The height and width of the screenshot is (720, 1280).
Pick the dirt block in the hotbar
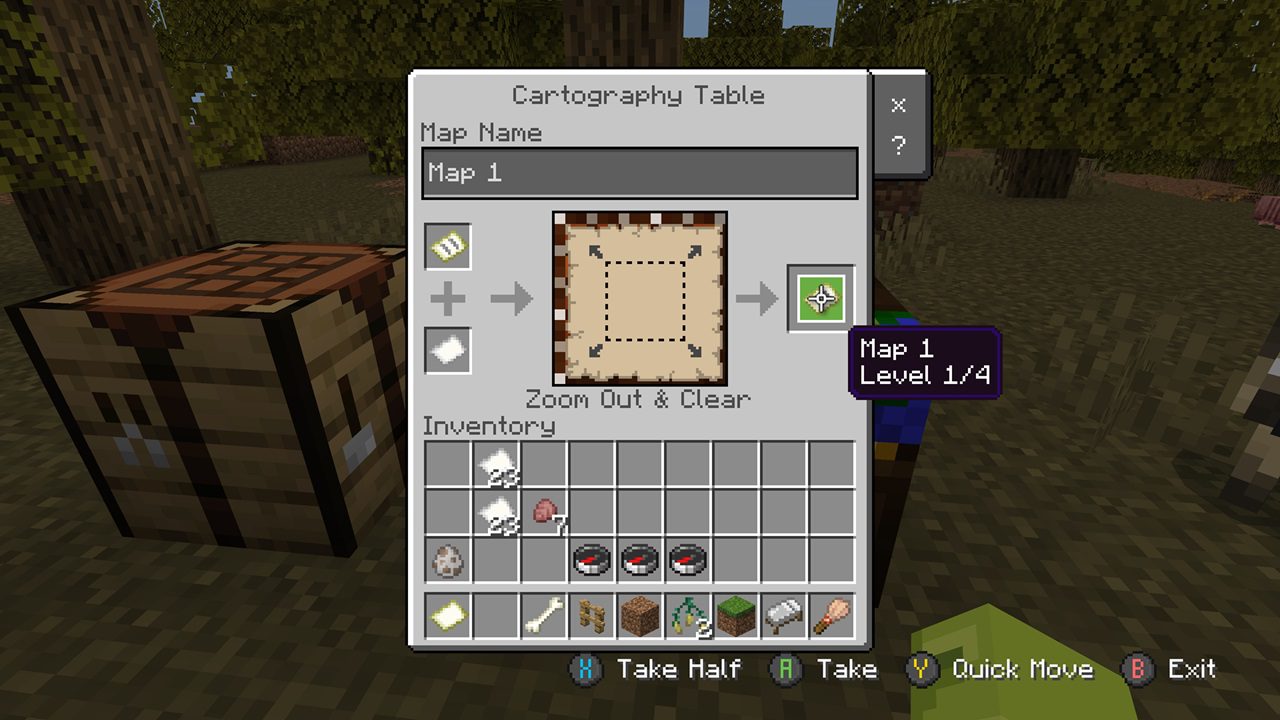coord(640,617)
